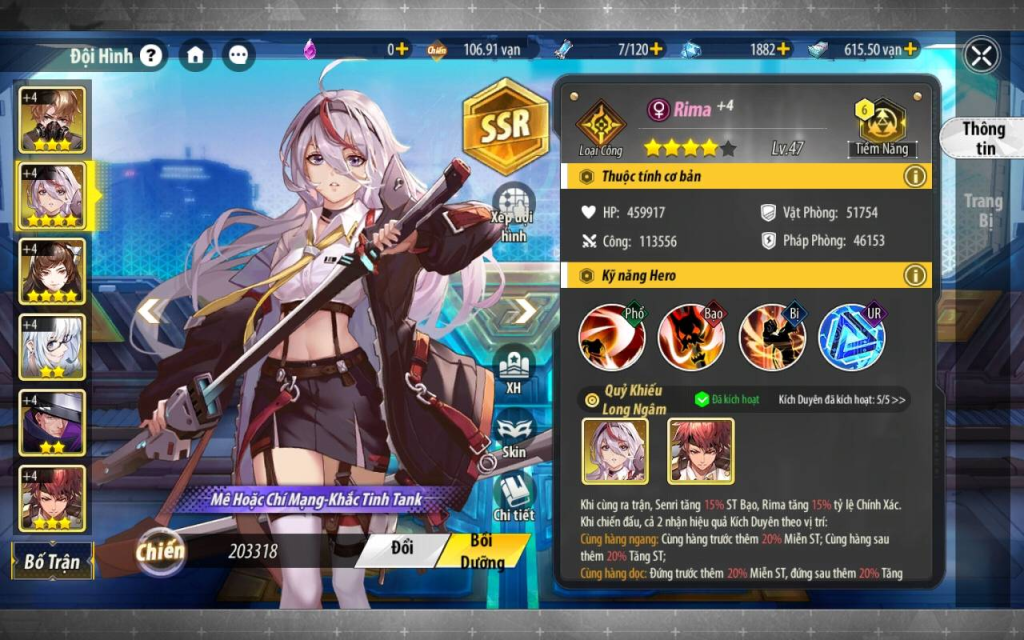1024x640 pixels.
Task: Select the purple-hat hero portrait
Action: coord(52,422)
